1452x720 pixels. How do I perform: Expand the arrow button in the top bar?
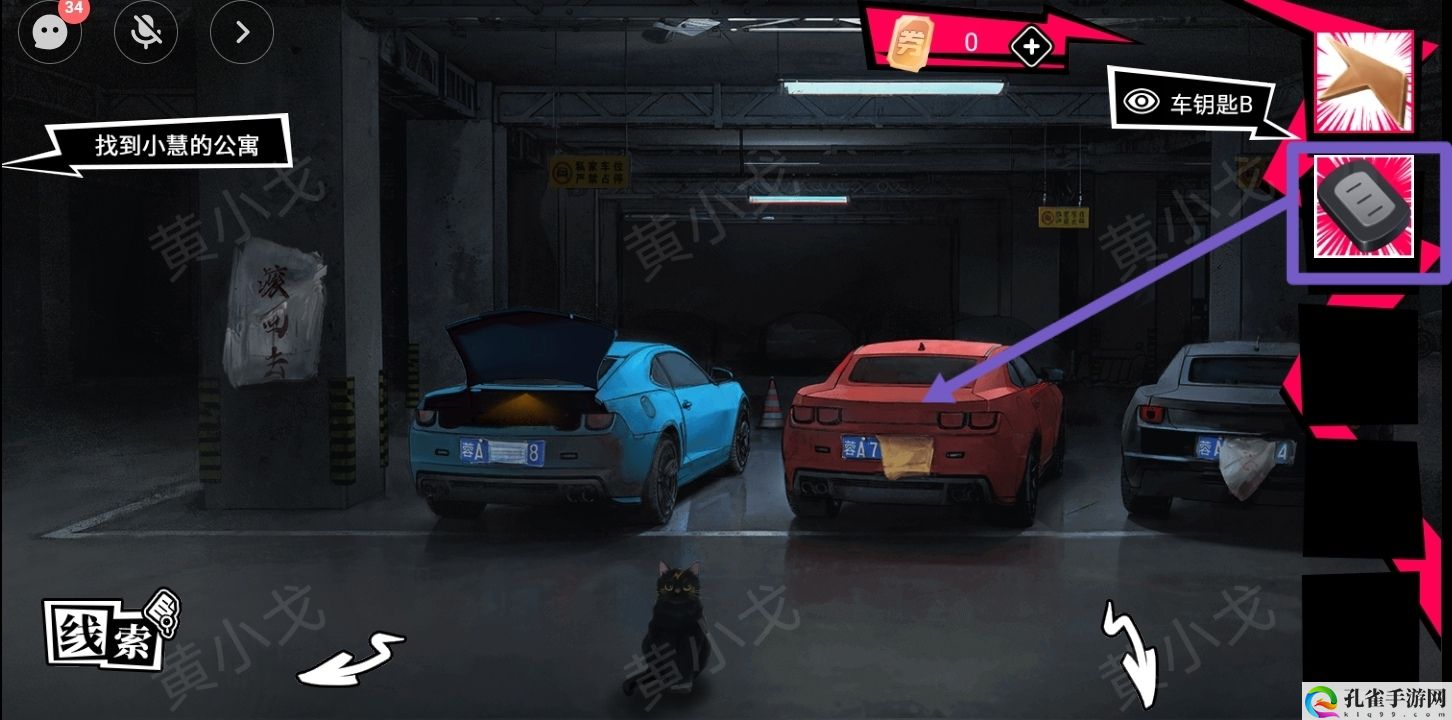click(241, 32)
